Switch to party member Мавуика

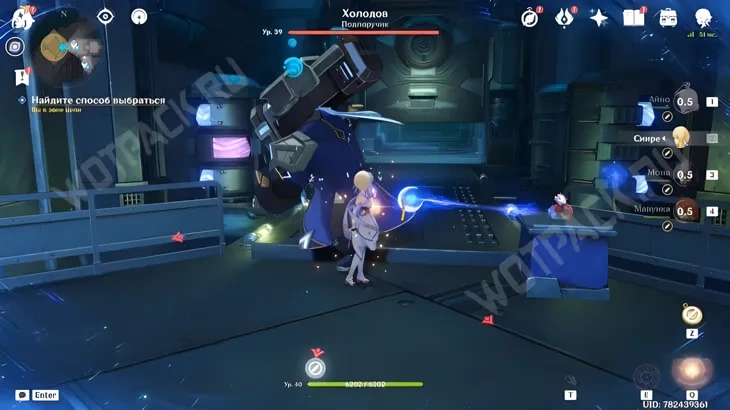click(685, 211)
